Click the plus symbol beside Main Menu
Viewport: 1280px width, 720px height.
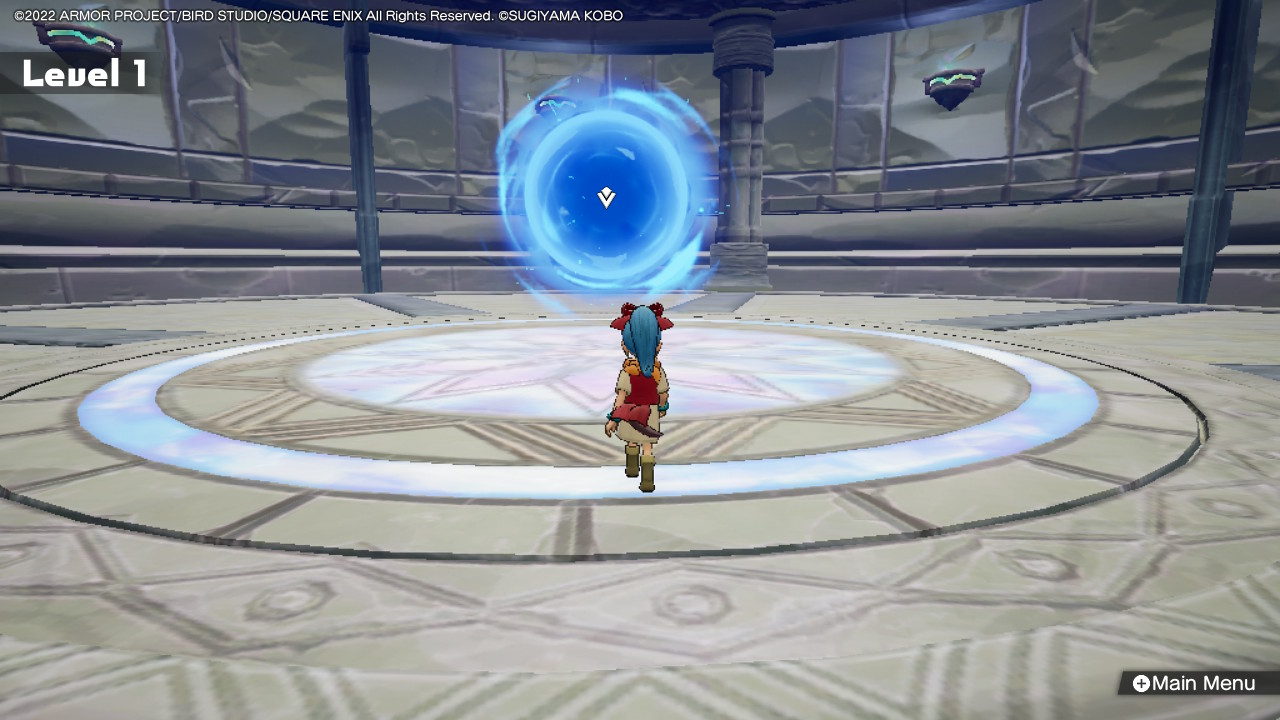(x=1141, y=683)
